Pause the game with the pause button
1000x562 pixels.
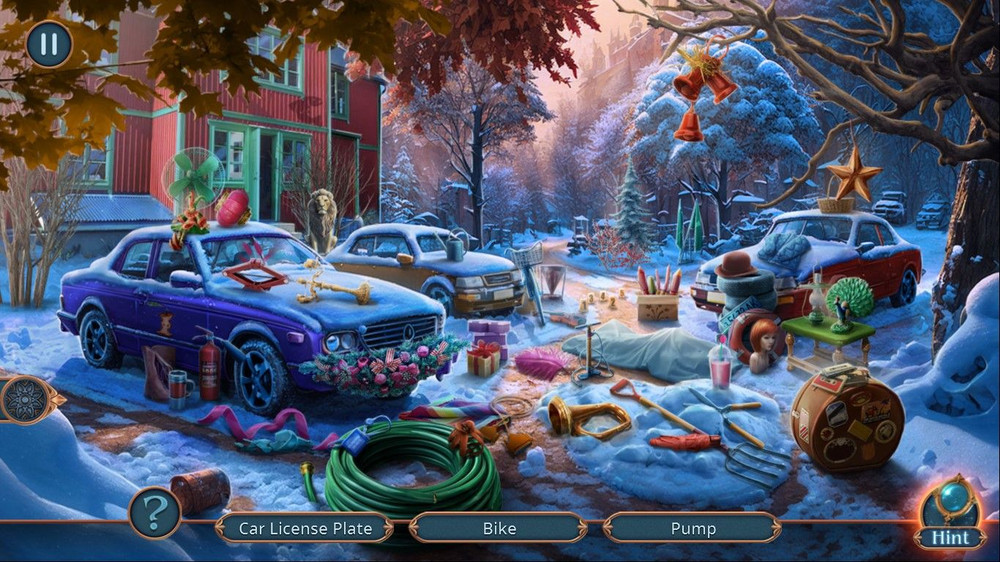[x=49, y=44]
